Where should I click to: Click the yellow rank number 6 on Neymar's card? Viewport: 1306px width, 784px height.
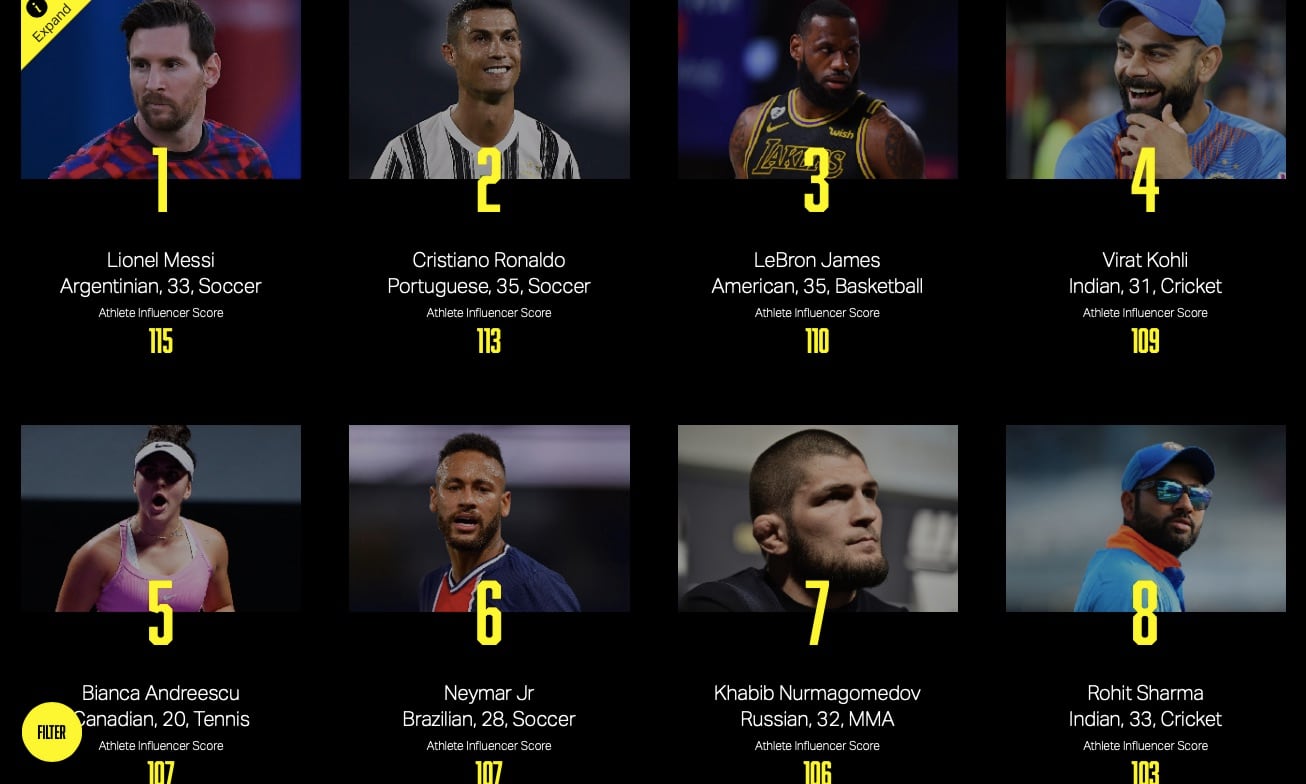(x=489, y=618)
